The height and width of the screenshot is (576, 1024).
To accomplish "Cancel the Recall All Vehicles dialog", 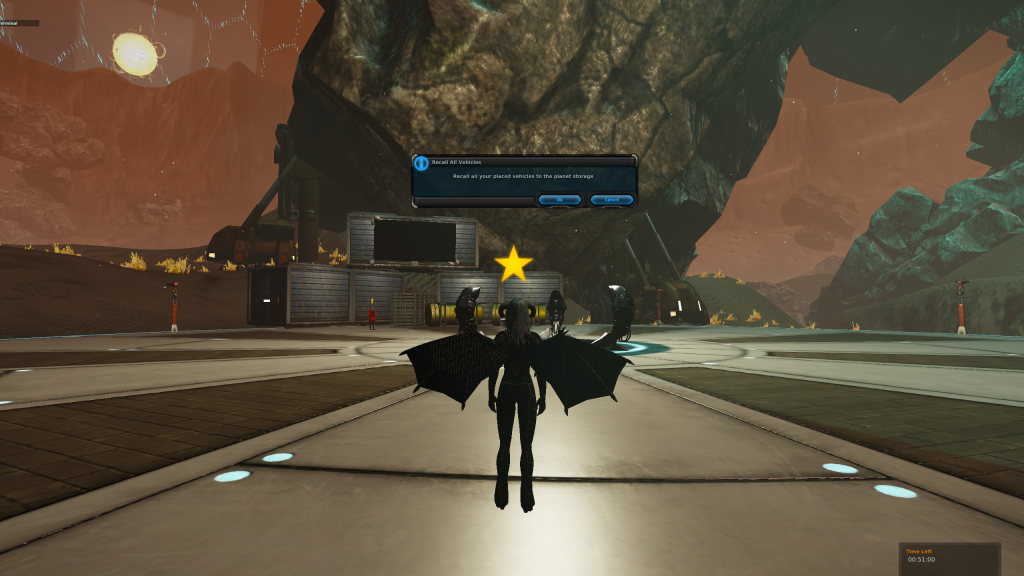I will click(611, 200).
